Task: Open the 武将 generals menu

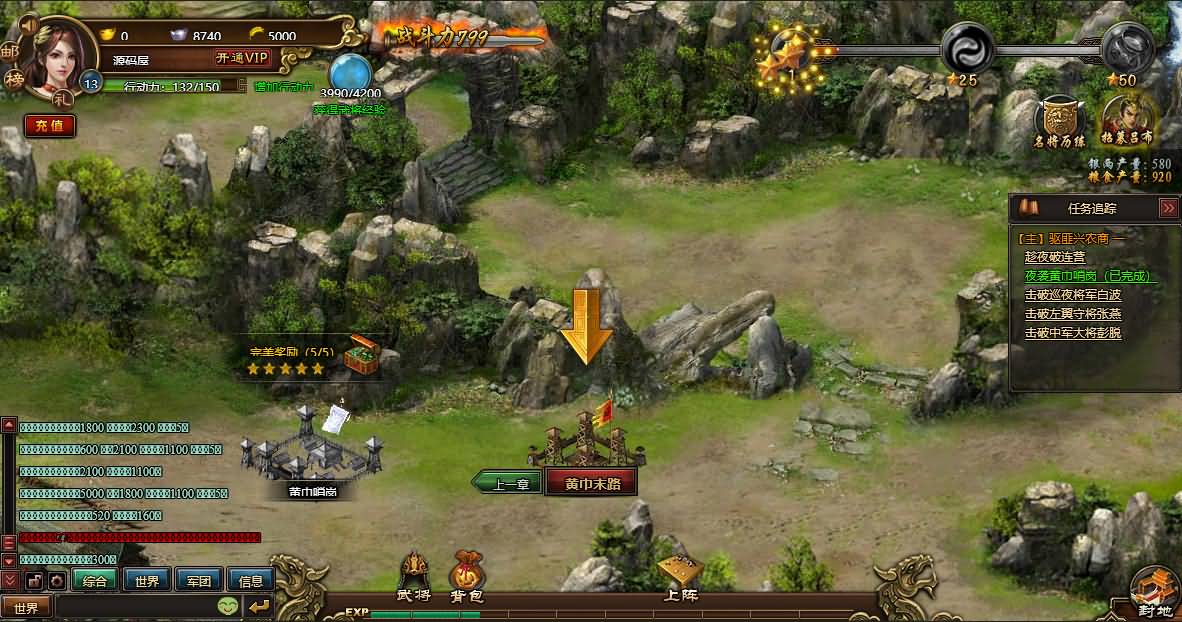Action: click(x=414, y=578)
